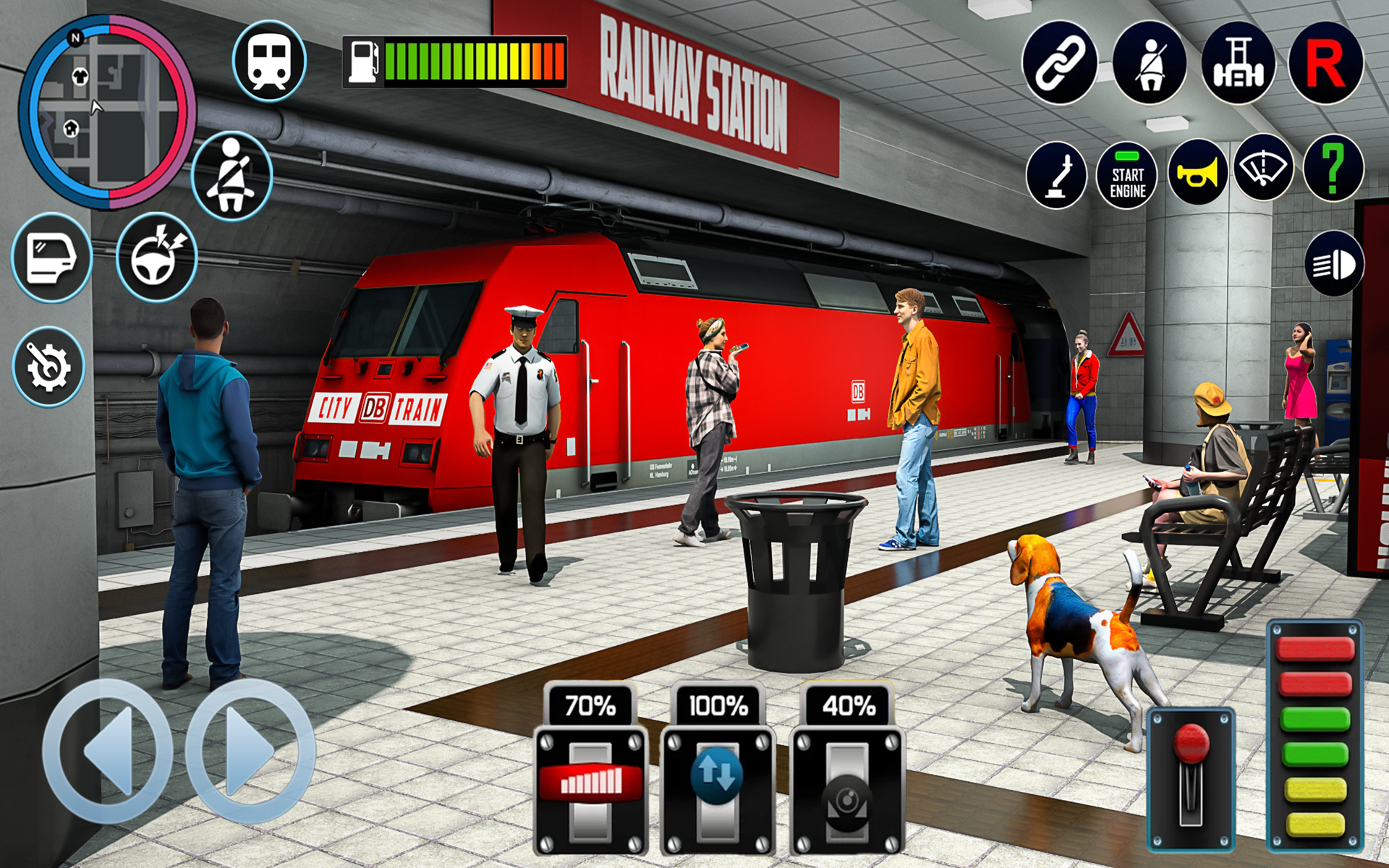
Task: Hit the Start Engine button
Action: [1127, 175]
